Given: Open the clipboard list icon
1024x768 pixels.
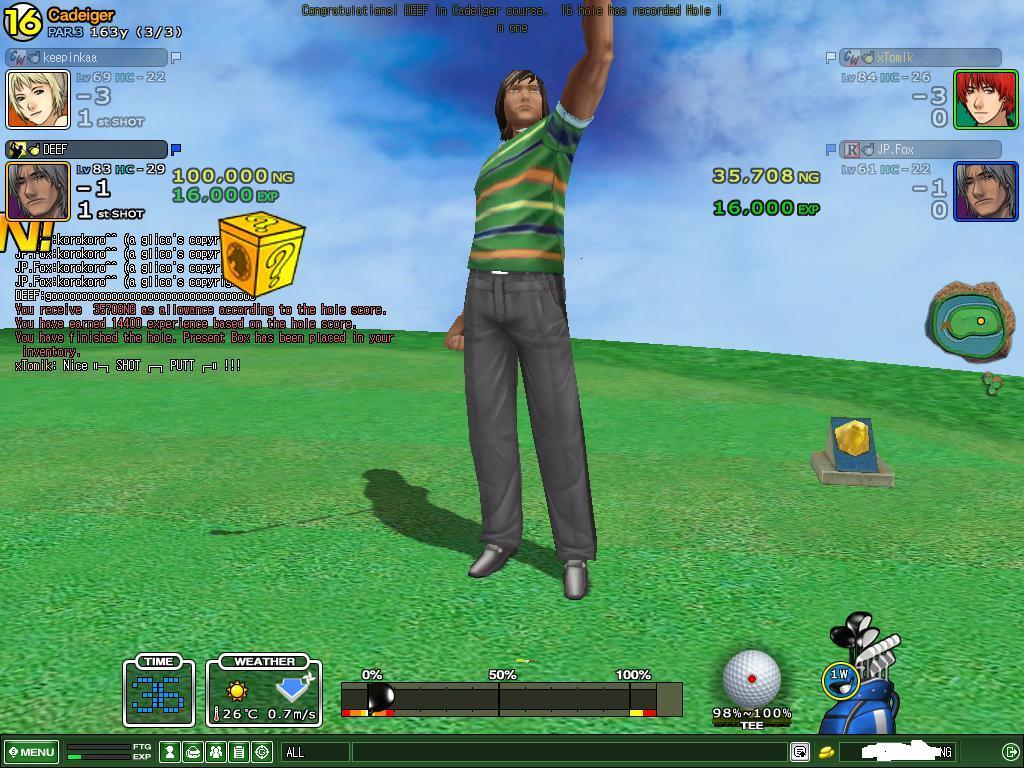Looking at the screenshot, I should click(239, 752).
